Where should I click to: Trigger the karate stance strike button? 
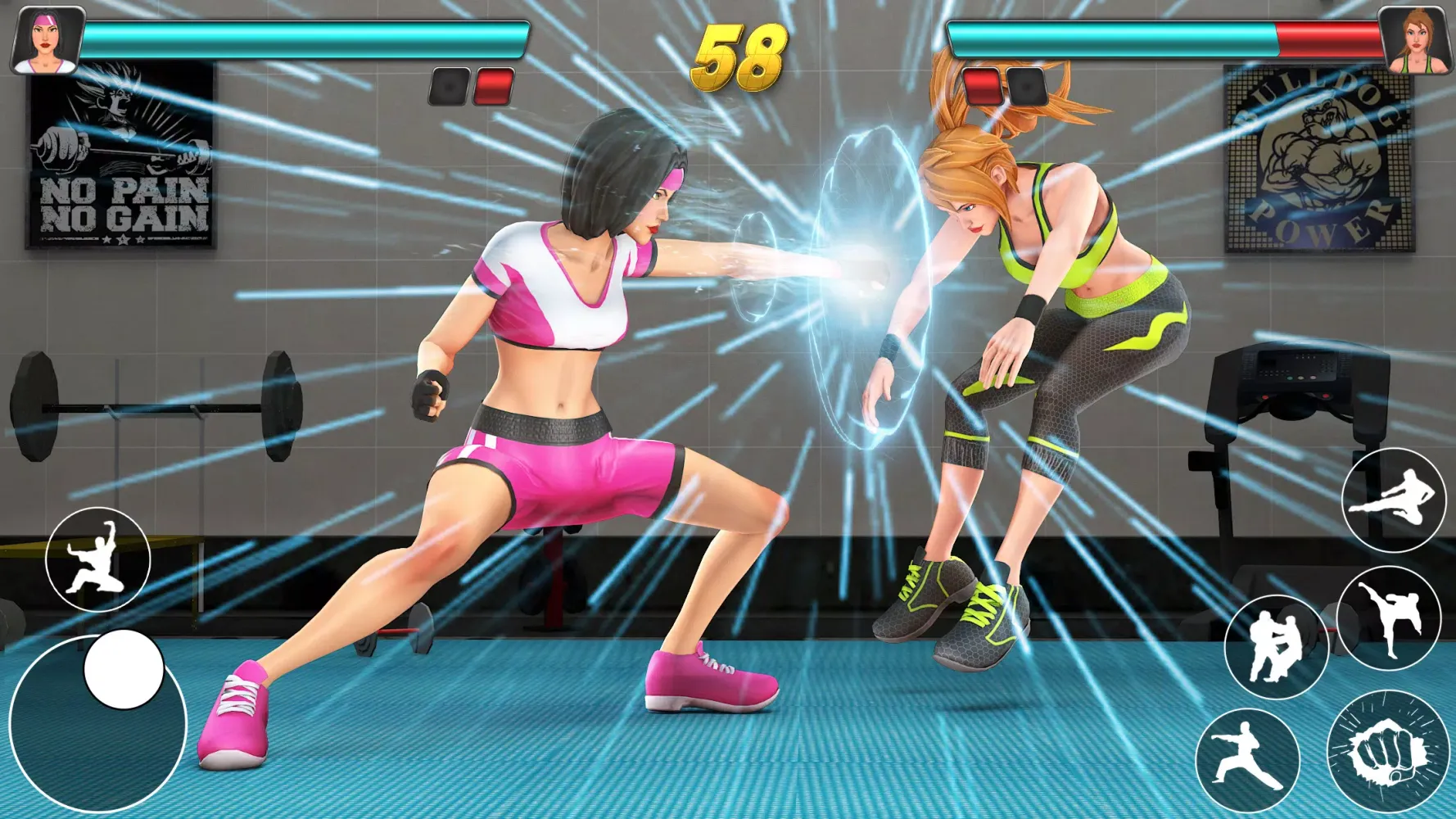coord(1246,759)
